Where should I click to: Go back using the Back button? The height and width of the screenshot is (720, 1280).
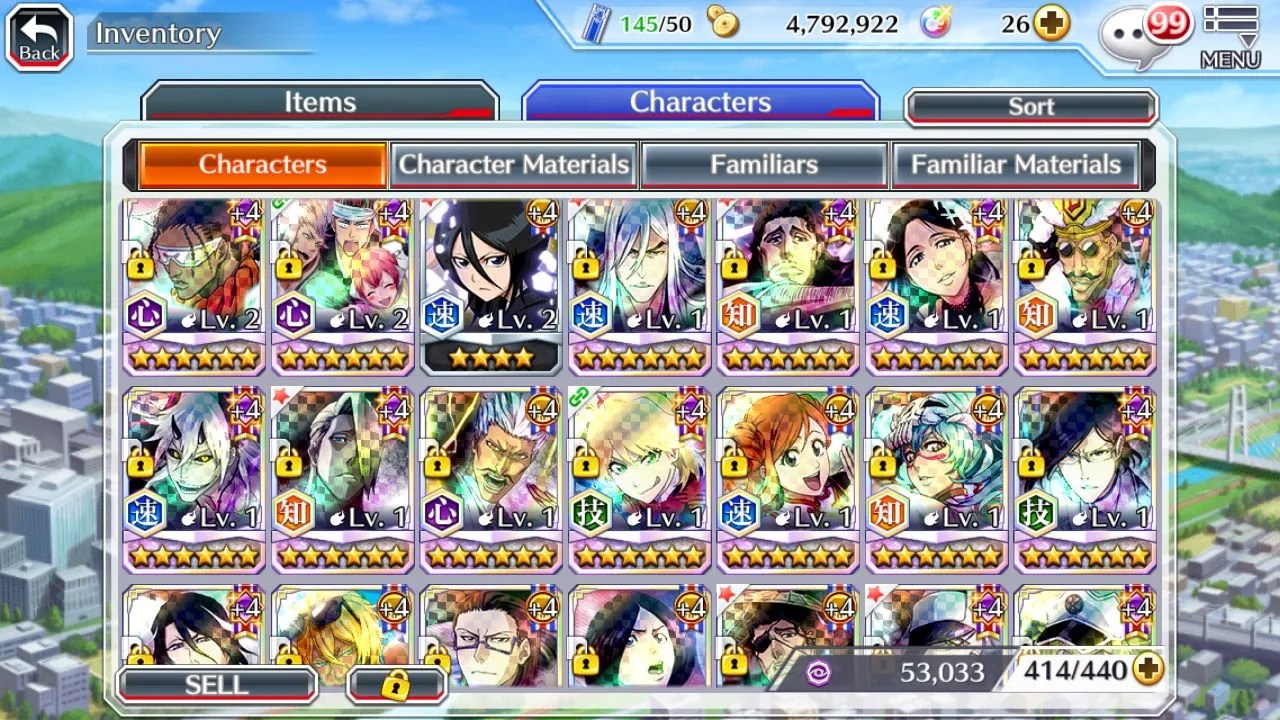(39, 37)
